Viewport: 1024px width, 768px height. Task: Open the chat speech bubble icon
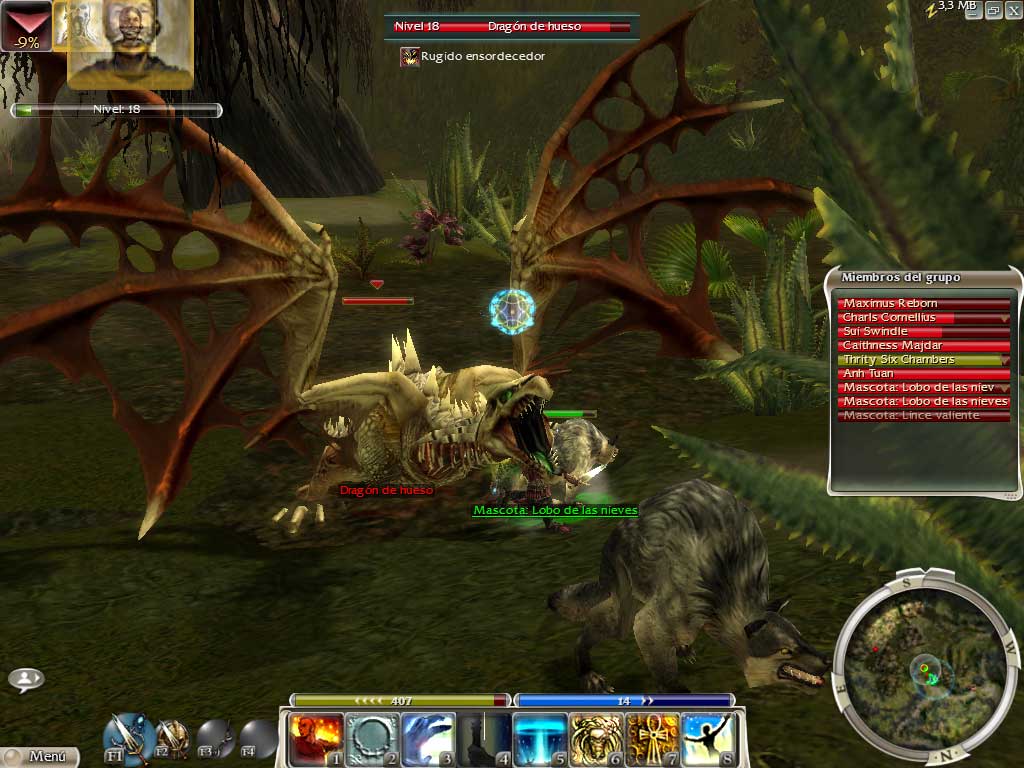(x=26, y=679)
